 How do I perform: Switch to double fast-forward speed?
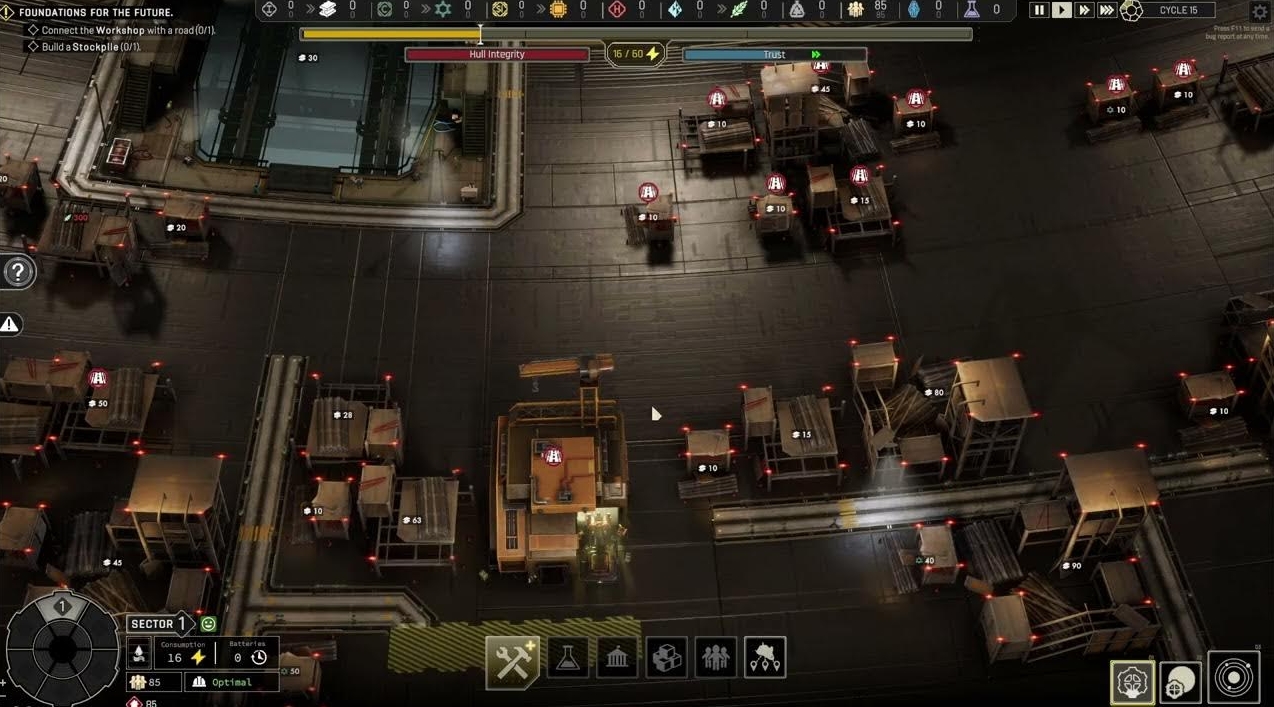click(1084, 10)
